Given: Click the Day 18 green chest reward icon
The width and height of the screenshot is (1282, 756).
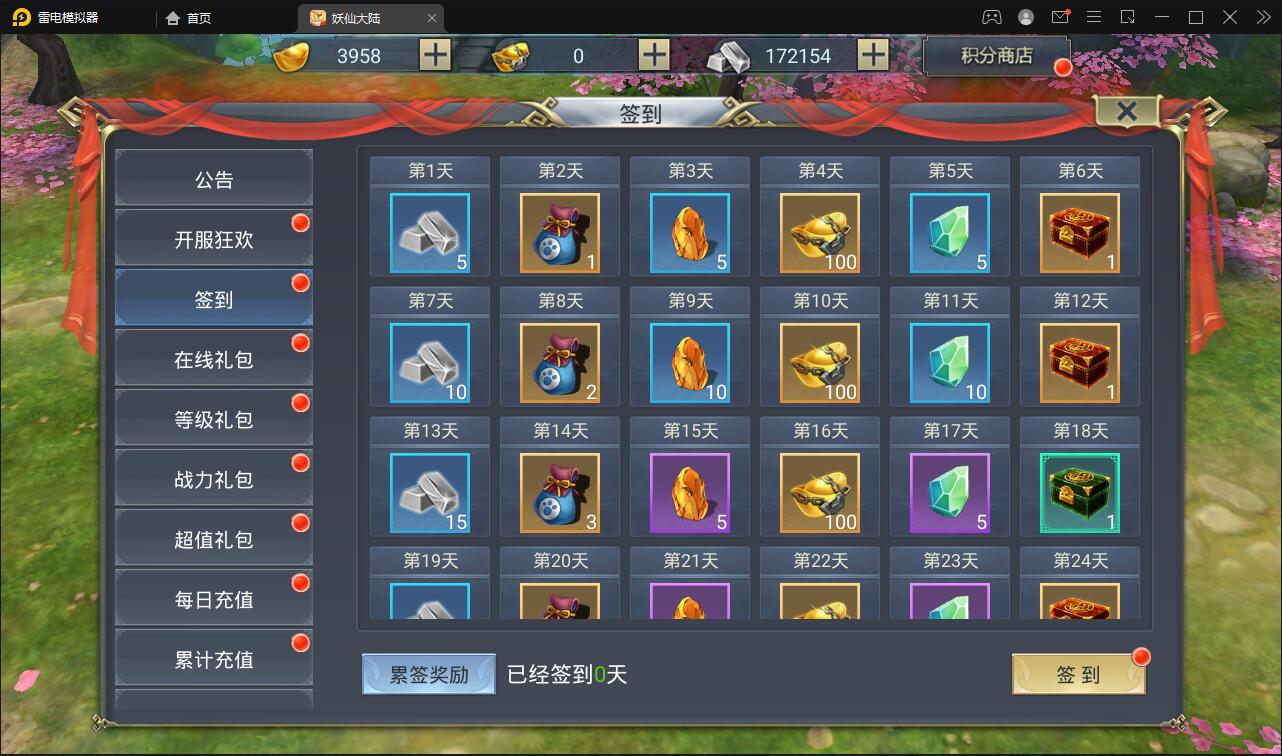Looking at the screenshot, I should [x=1079, y=494].
